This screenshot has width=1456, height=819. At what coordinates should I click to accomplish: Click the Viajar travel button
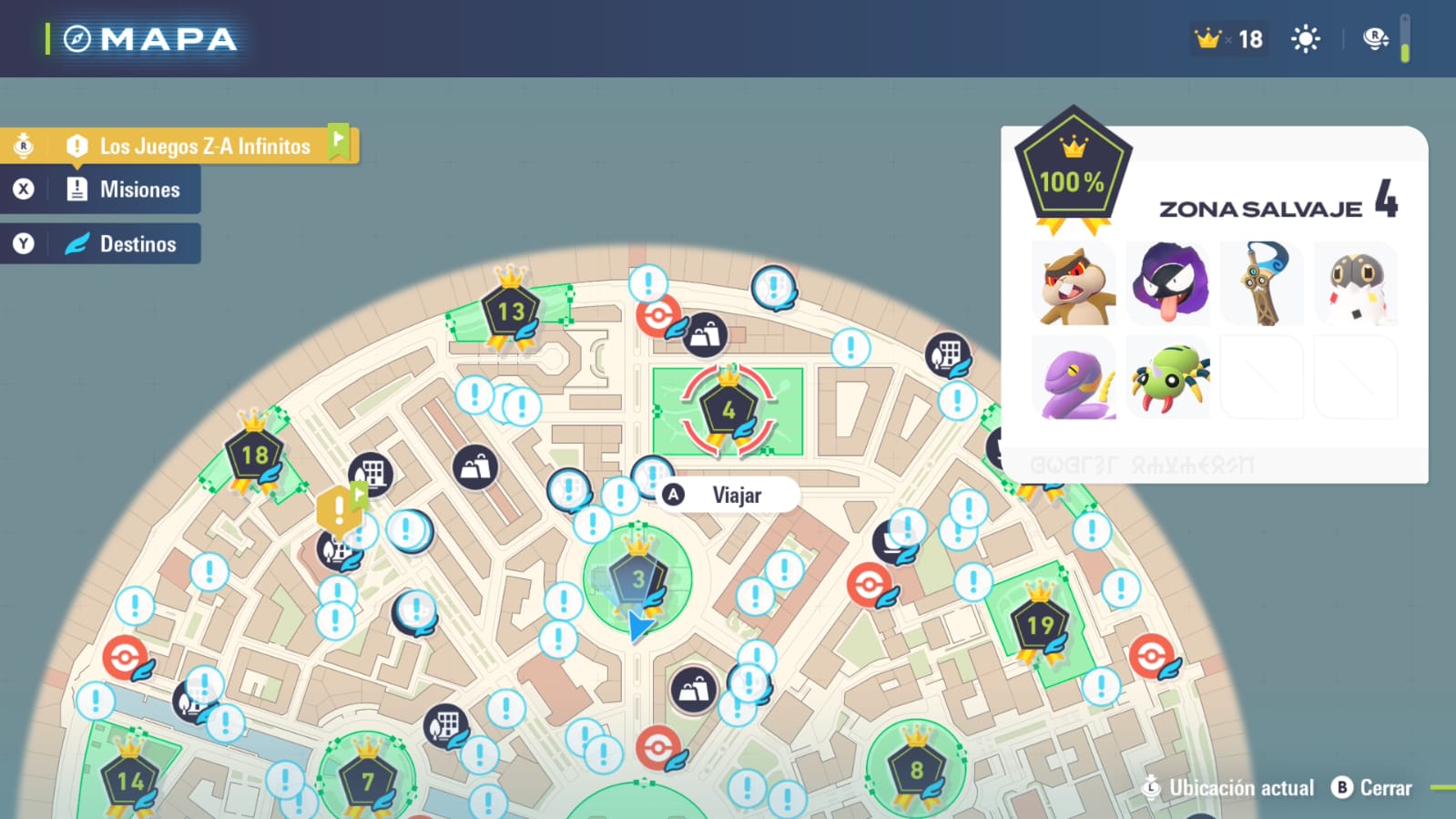click(x=736, y=496)
